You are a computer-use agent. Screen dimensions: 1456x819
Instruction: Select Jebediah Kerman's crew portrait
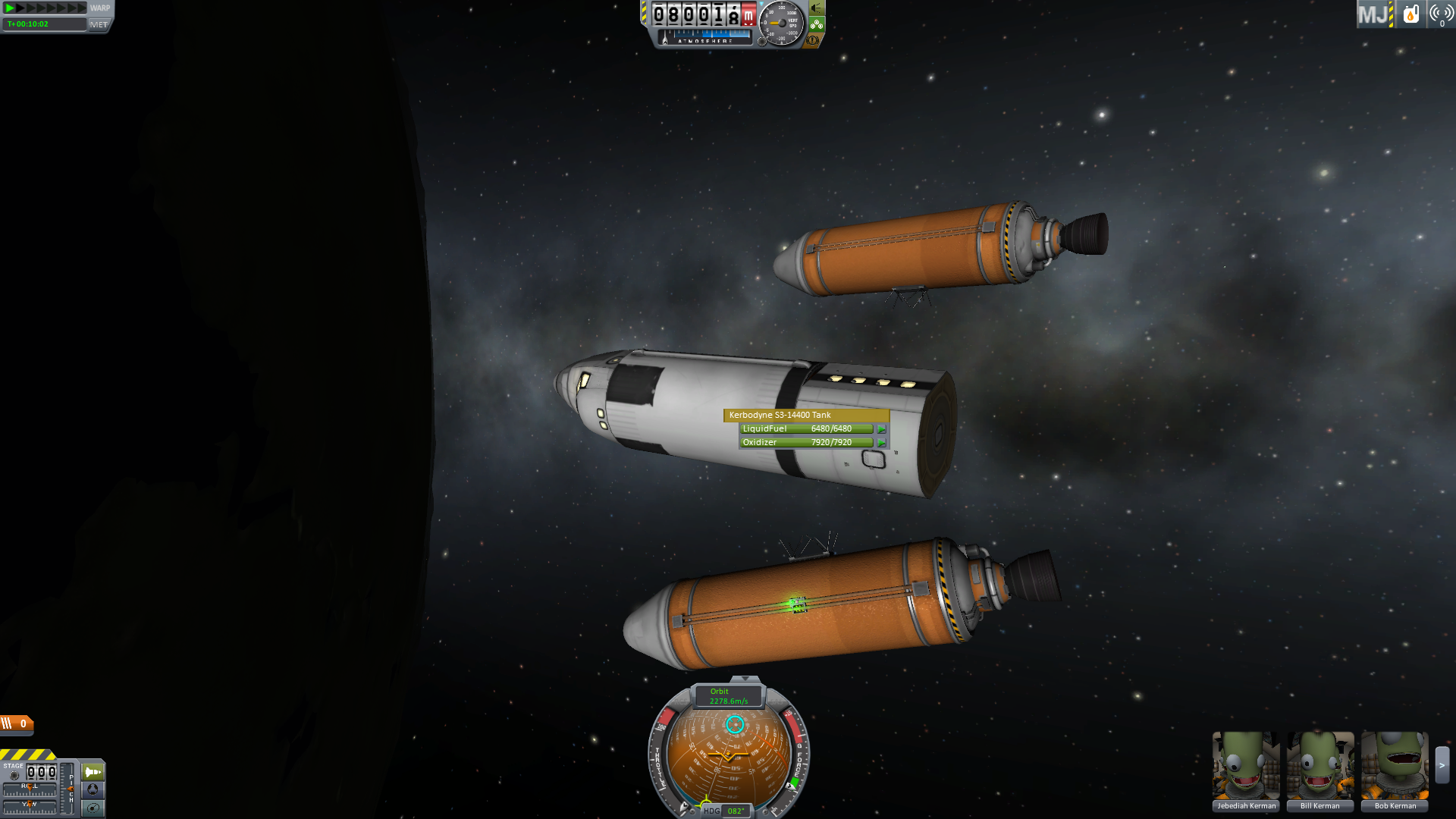[1246, 766]
